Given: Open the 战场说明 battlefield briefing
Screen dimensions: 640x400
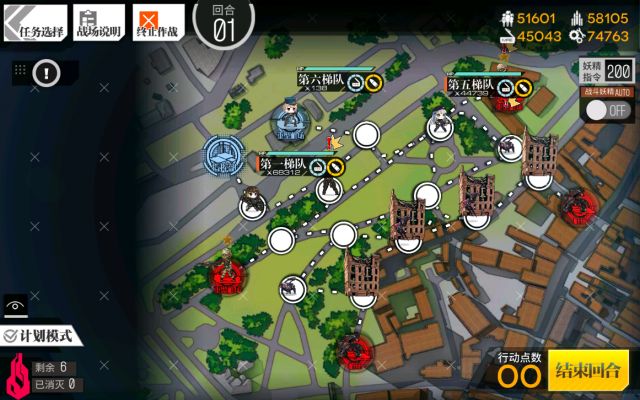Looking at the screenshot, I should click(x=99, y=21).
